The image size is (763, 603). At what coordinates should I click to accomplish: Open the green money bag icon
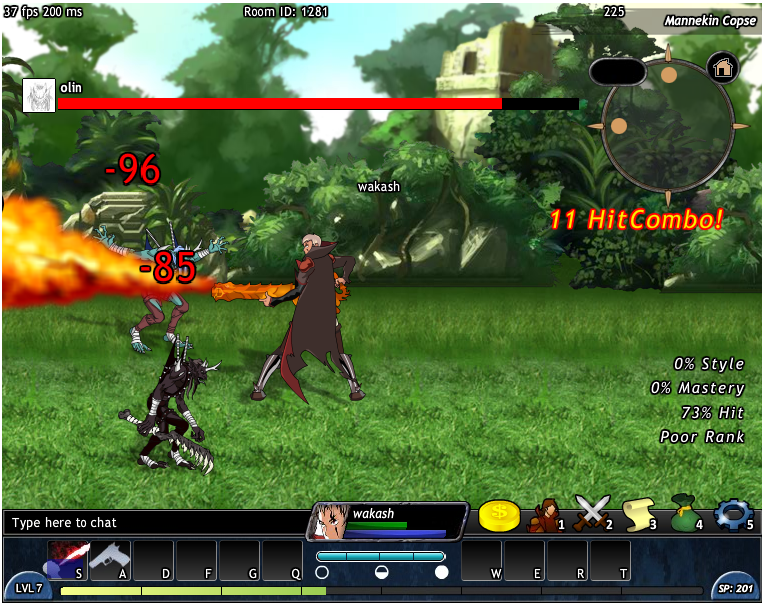pos(685,514)
